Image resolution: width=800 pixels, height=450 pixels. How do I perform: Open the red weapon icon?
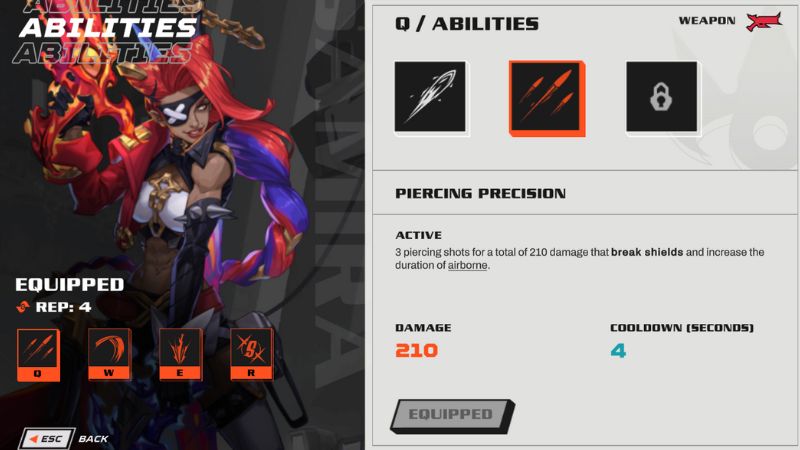click(x=764, y=22)
